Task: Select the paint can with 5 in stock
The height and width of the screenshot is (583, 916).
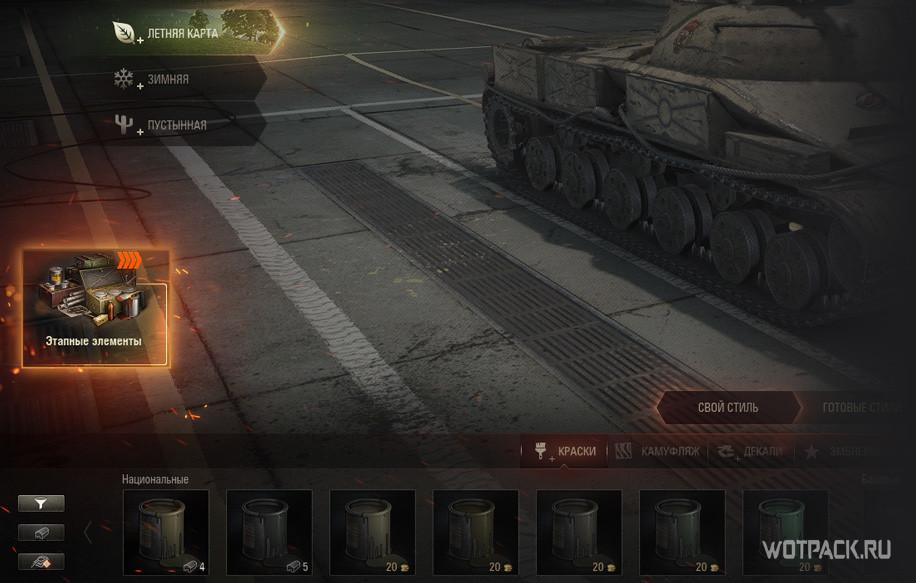Action: click(x=269, y=532)
